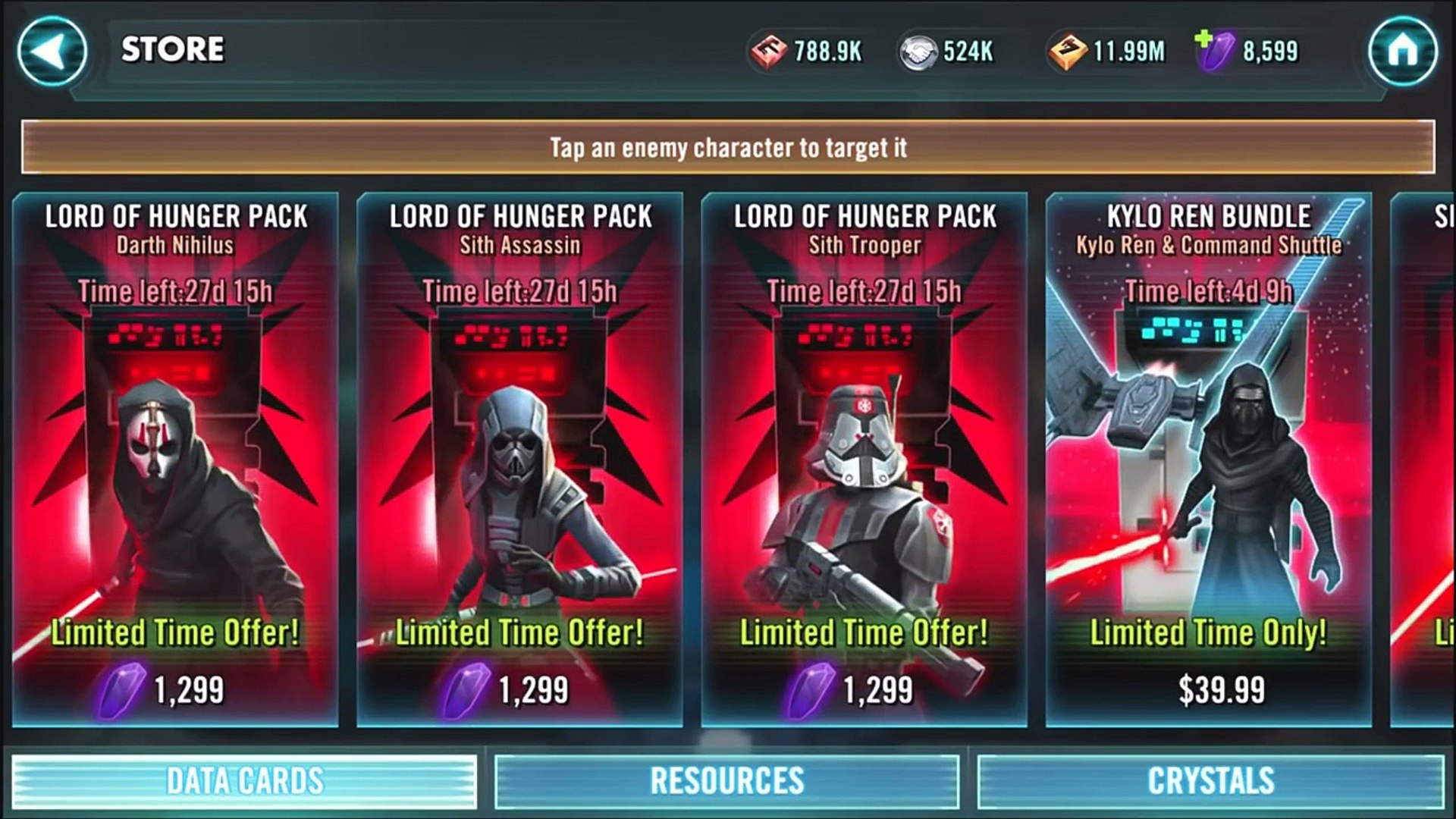This screenshot has width=1456, height=819.
Task: Open the Resources tab
Action: pos(726,781)
